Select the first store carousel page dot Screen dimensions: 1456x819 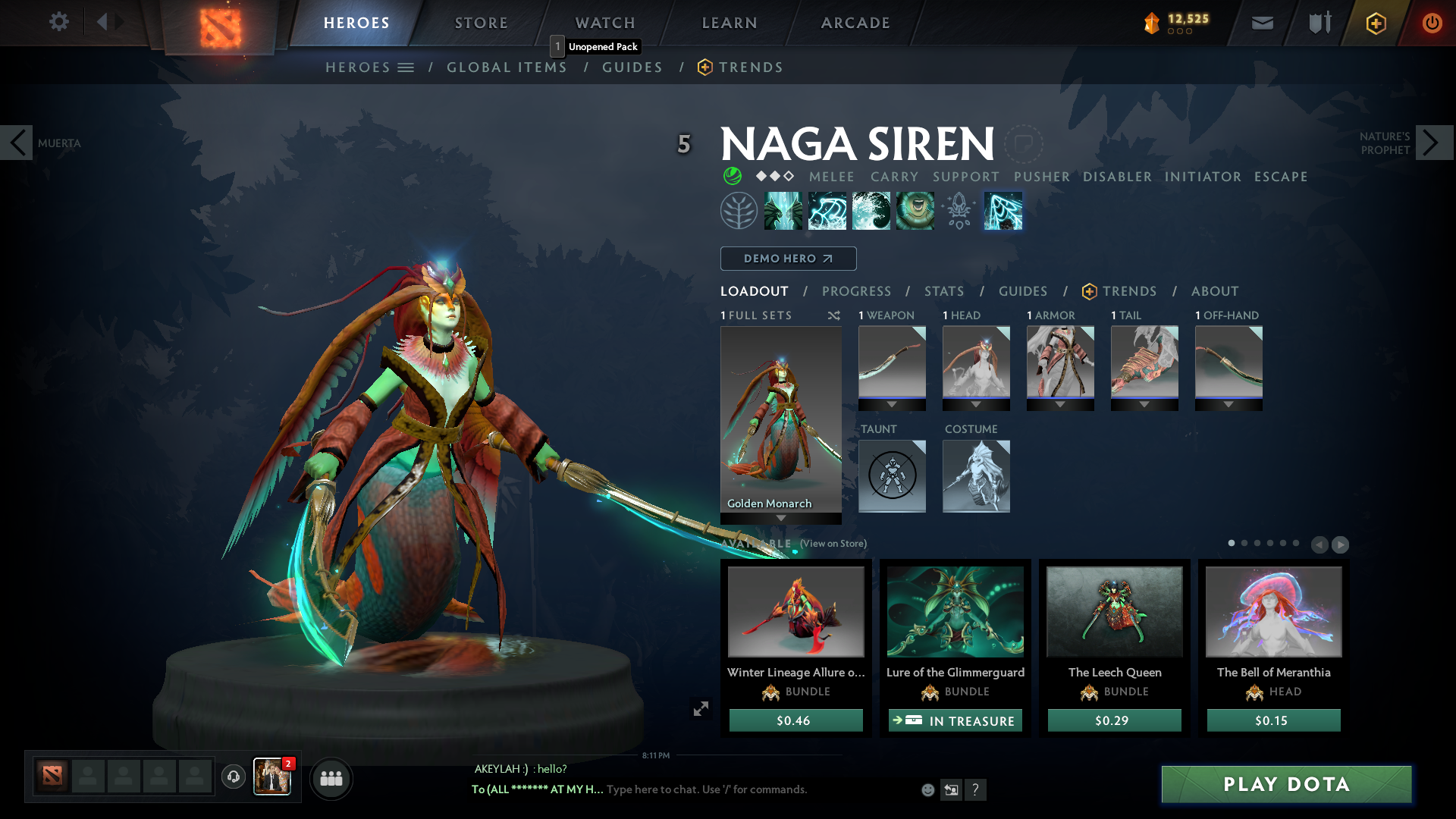[1232, 544]
